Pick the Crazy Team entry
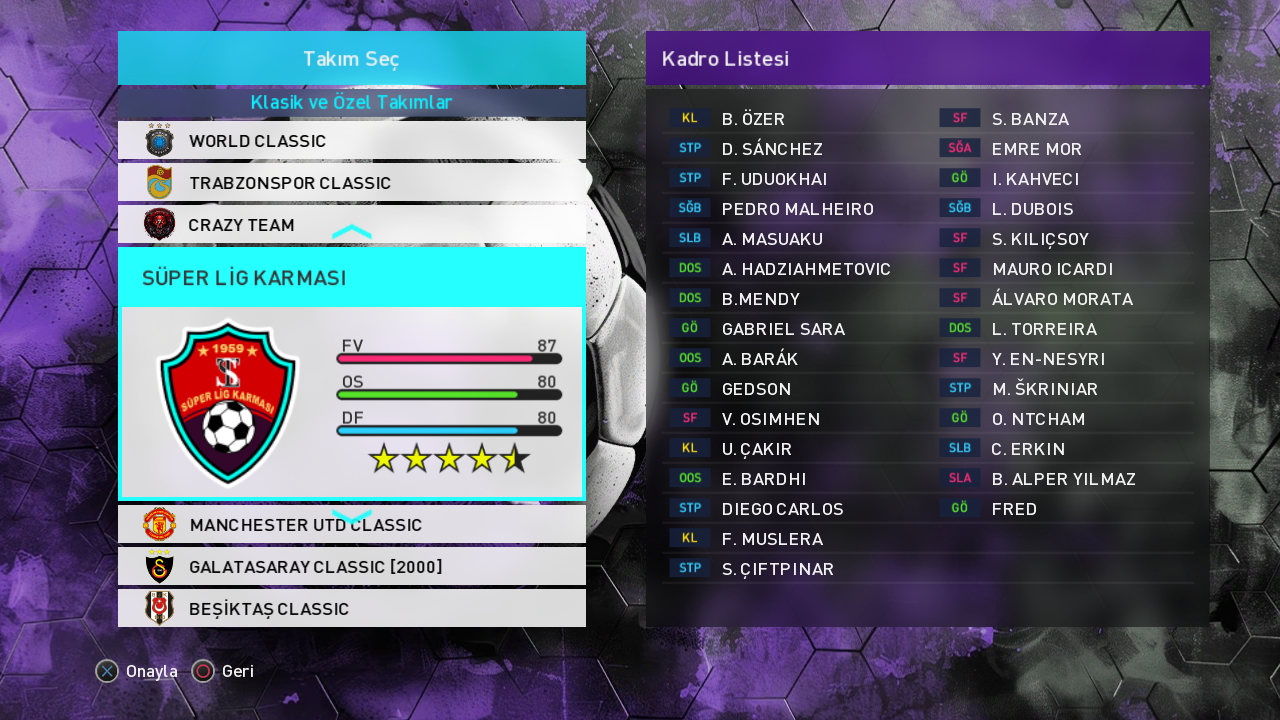This screenshot has width=1280, height=720. pyautogui.click(x=351, y=225)
